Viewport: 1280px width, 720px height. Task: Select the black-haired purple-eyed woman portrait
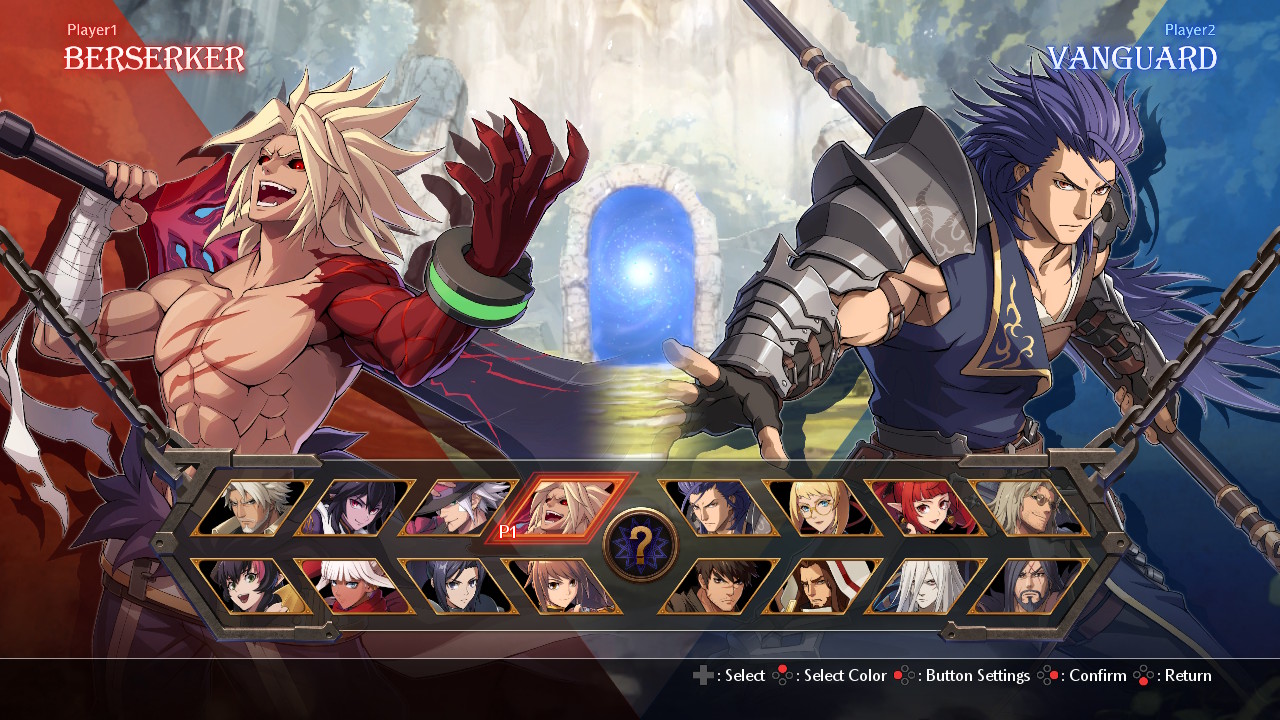[x=357, y=508]
